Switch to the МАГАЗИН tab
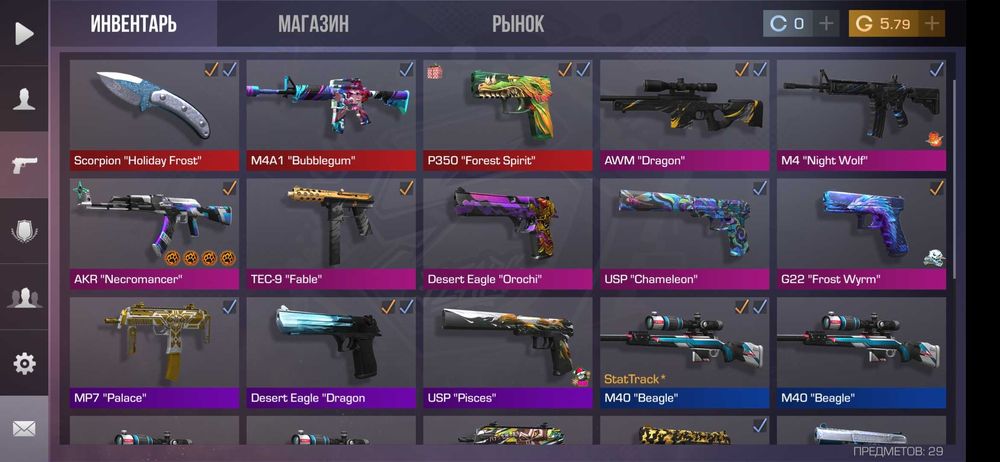Viewport: 1000px width, 462px height. pyautogui.click(x=313, y=24)
